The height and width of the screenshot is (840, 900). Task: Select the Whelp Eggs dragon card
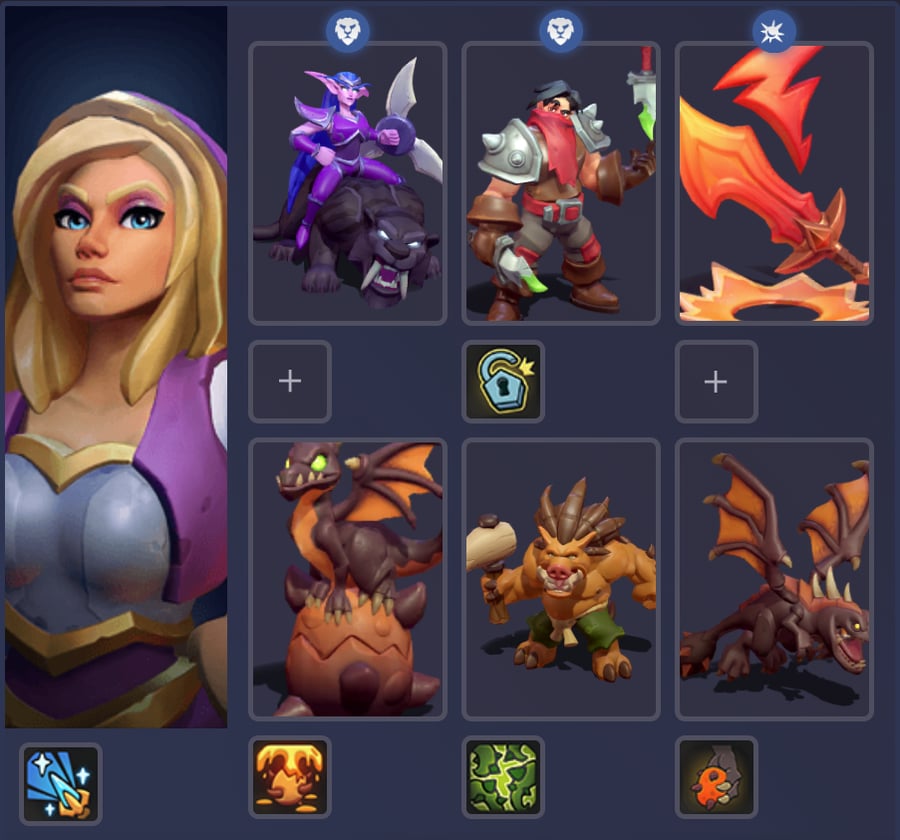347,579
